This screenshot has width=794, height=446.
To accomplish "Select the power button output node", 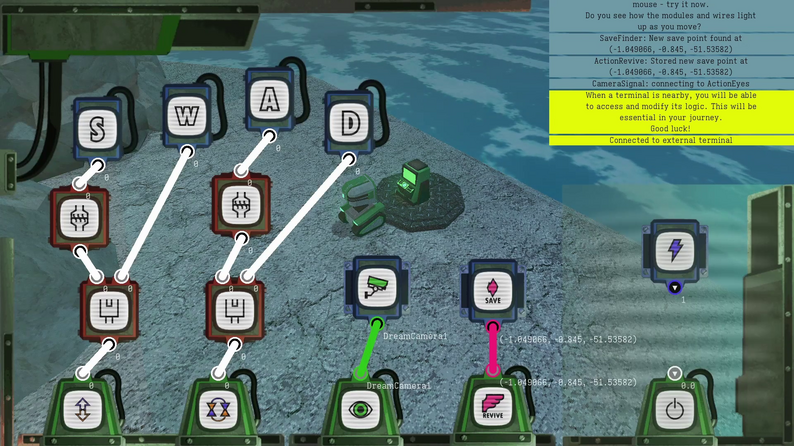I will coord(674,410).
